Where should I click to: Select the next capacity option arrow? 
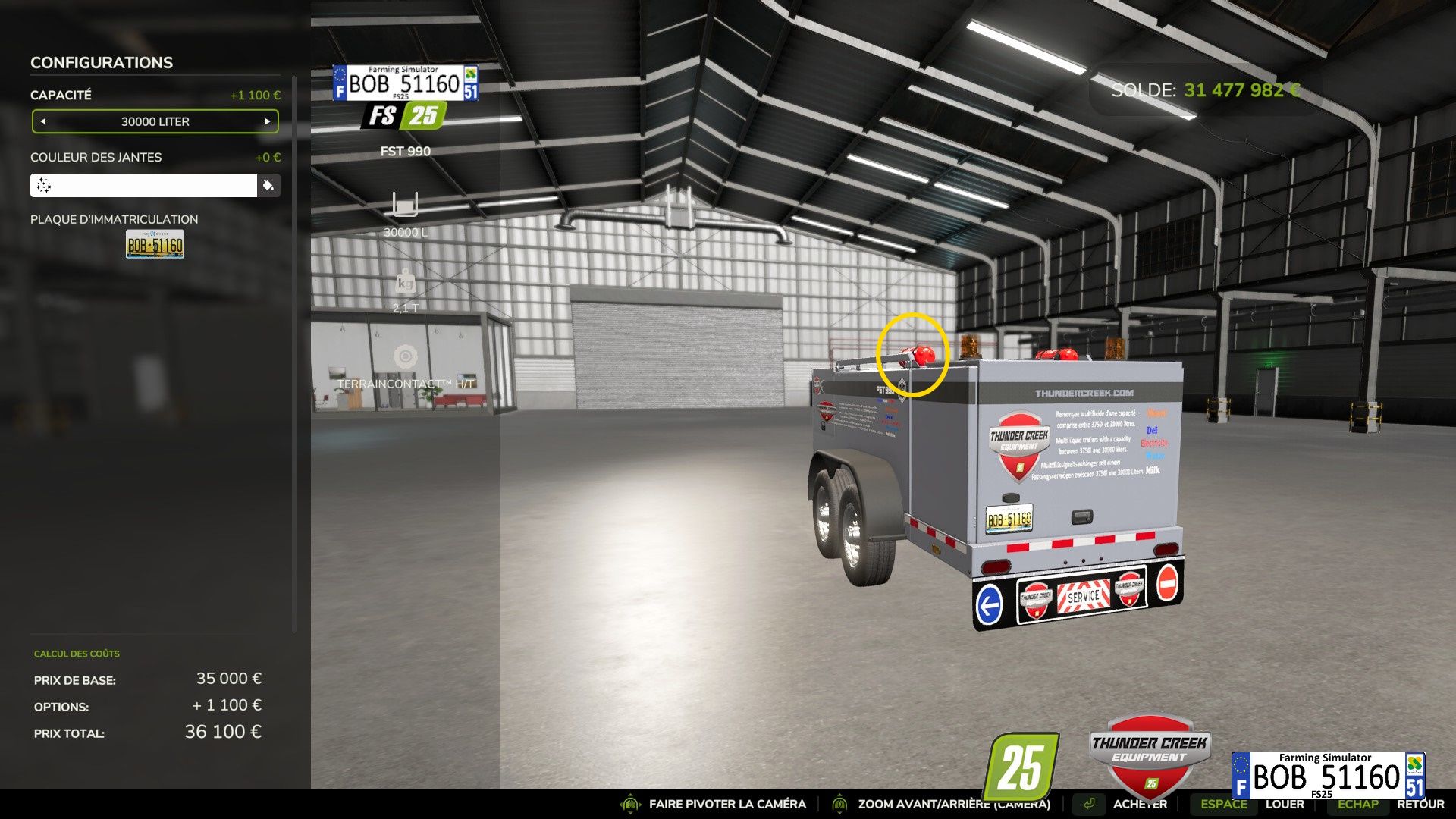pos(268,121)
